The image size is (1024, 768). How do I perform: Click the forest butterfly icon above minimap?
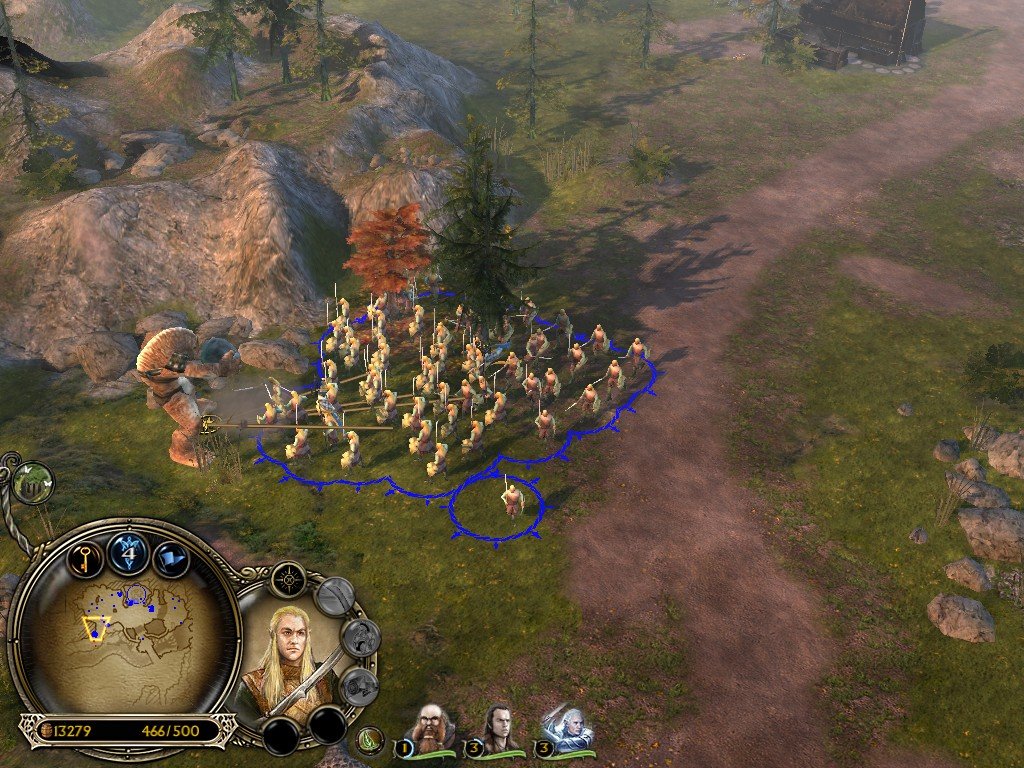pos(34,483)
